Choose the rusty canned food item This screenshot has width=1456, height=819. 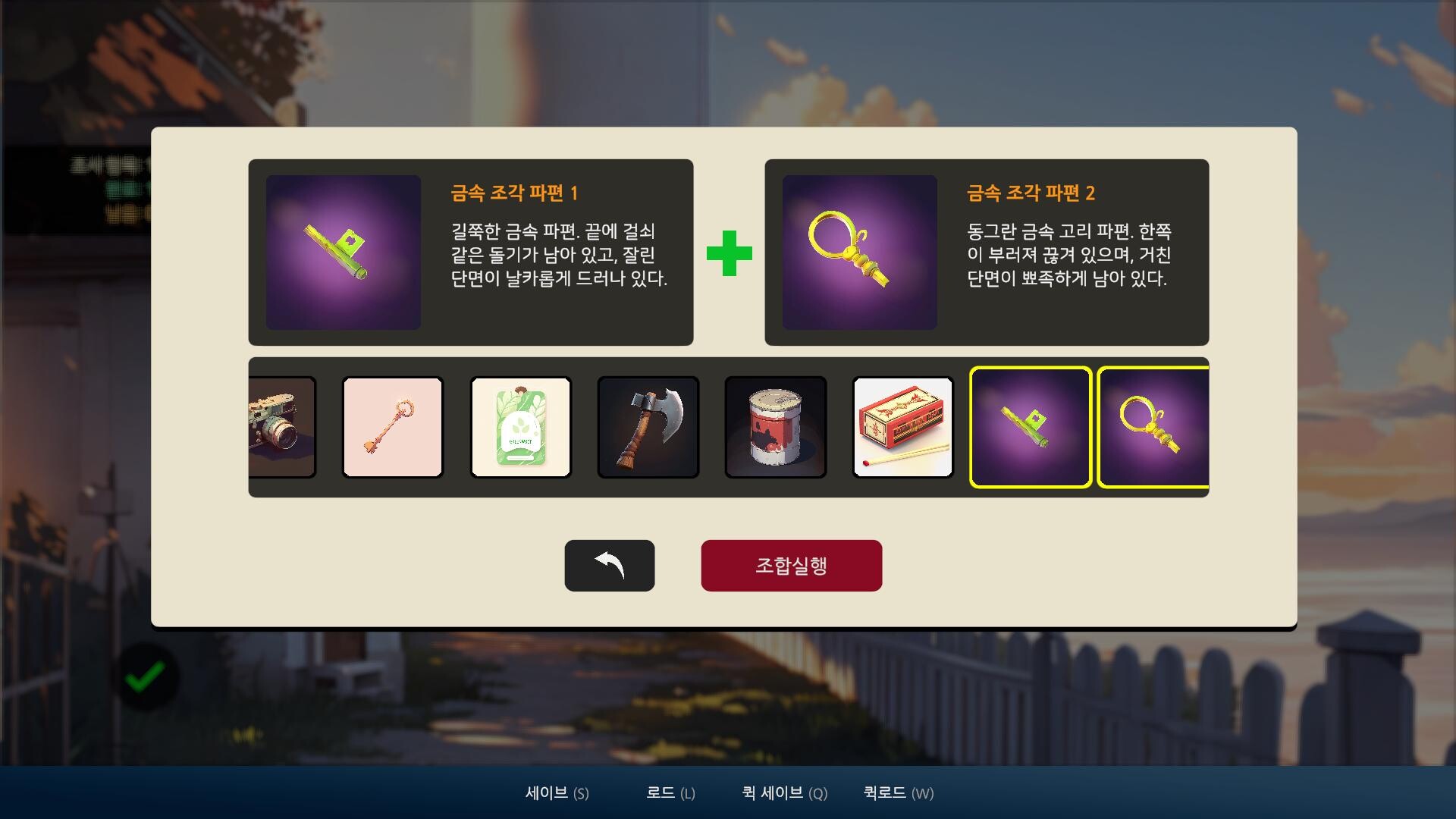click(x=776, y=427)
